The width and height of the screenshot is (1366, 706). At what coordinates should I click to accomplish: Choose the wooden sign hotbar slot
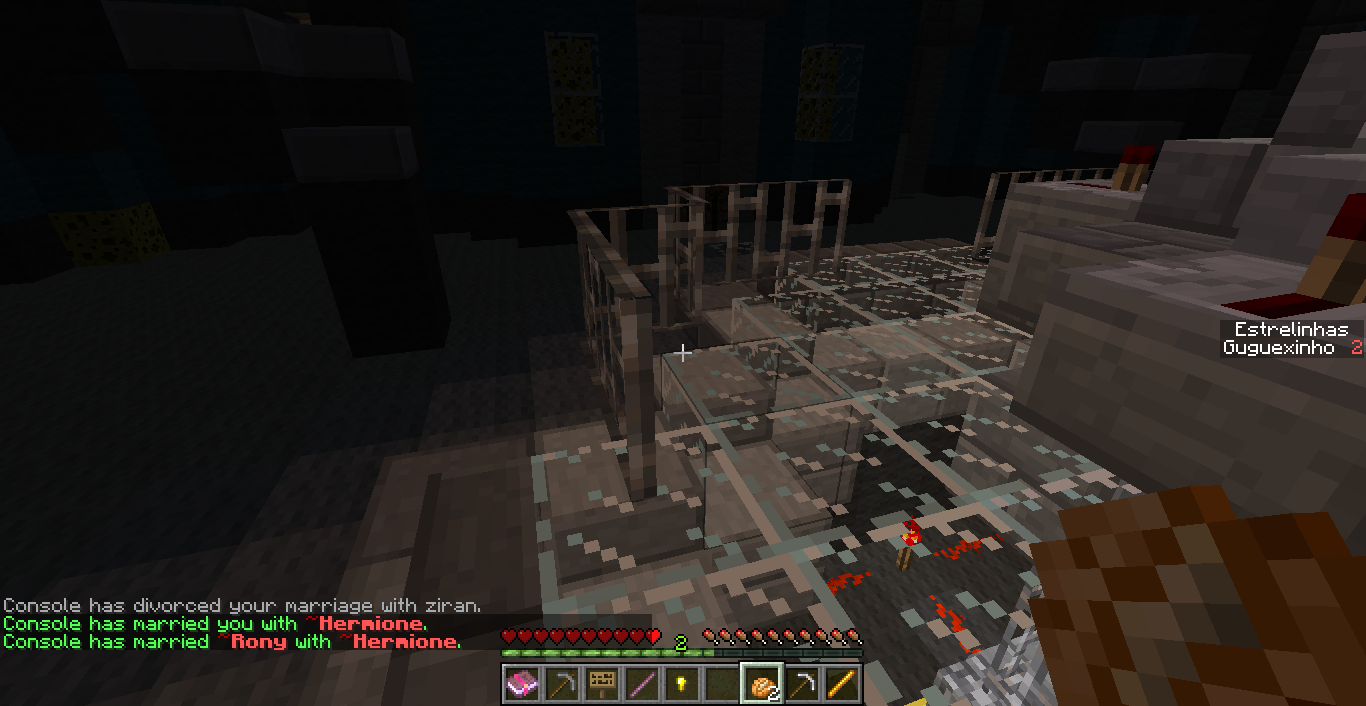point(601,685)
